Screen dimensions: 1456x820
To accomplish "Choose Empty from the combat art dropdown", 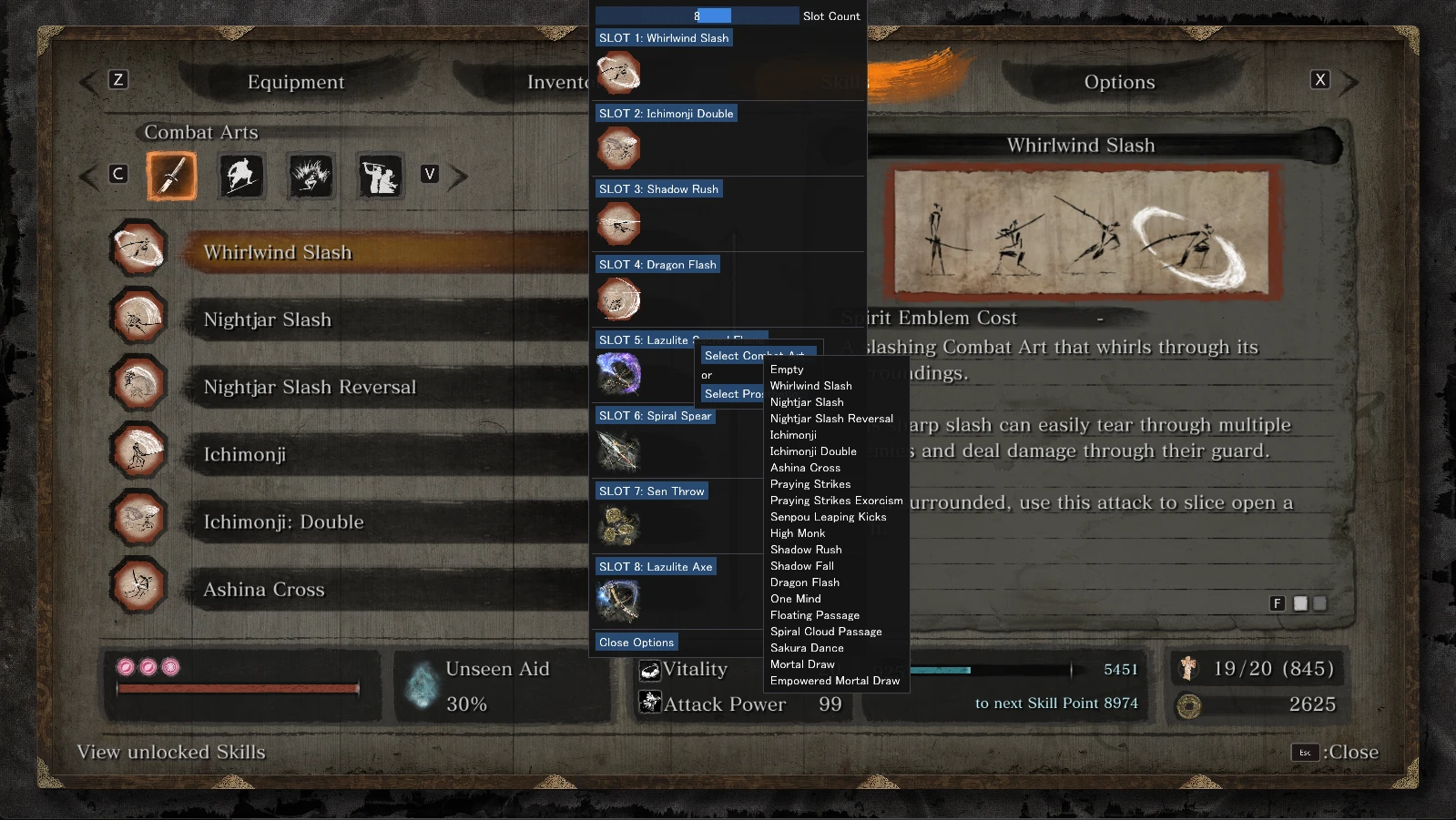I will pyautogui.click(x=787, y=370).
